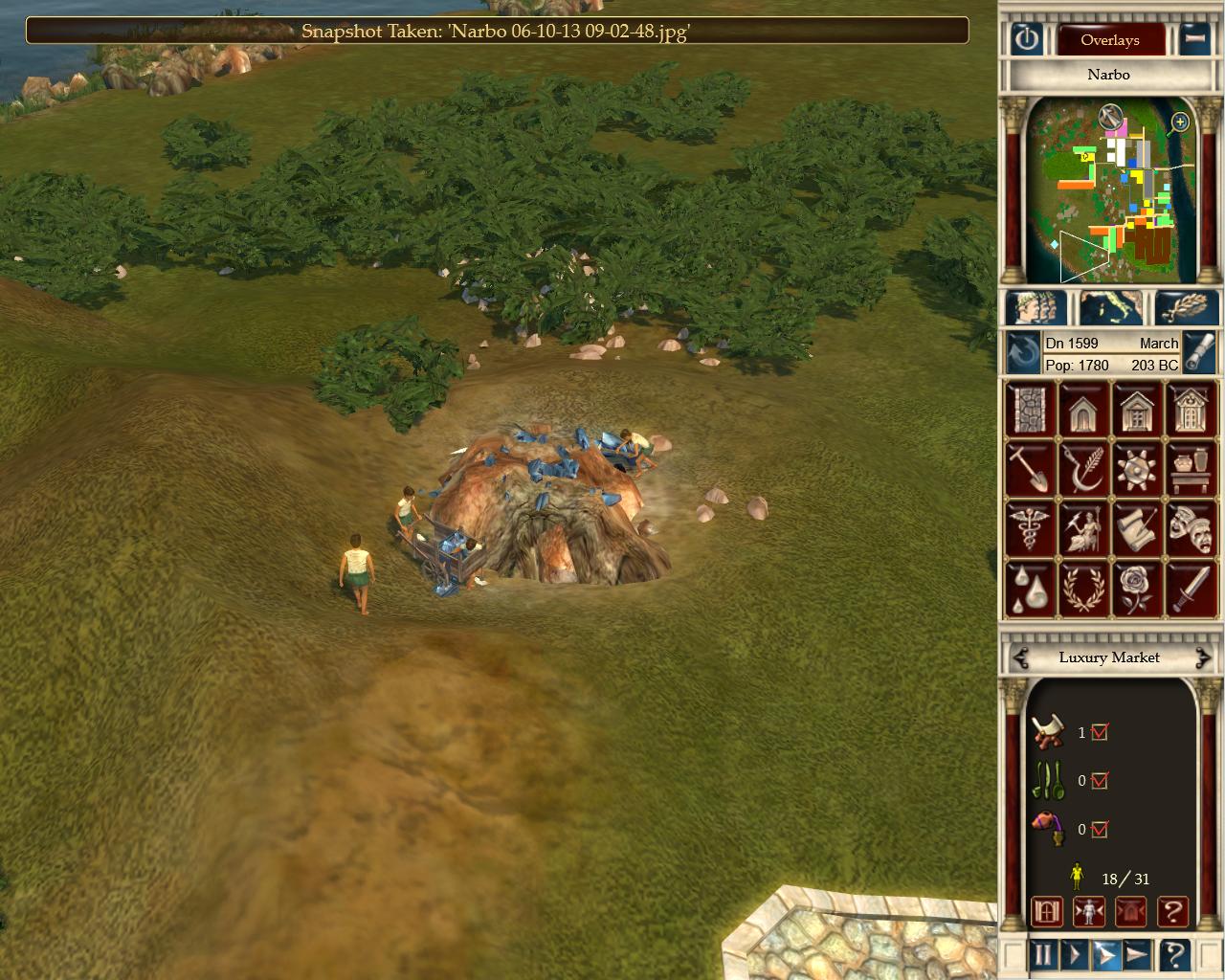Viewport: 1225px width, 980px height.
Task: Open the scroll messages button beside the date
Action: click(x=1199, y=353)
